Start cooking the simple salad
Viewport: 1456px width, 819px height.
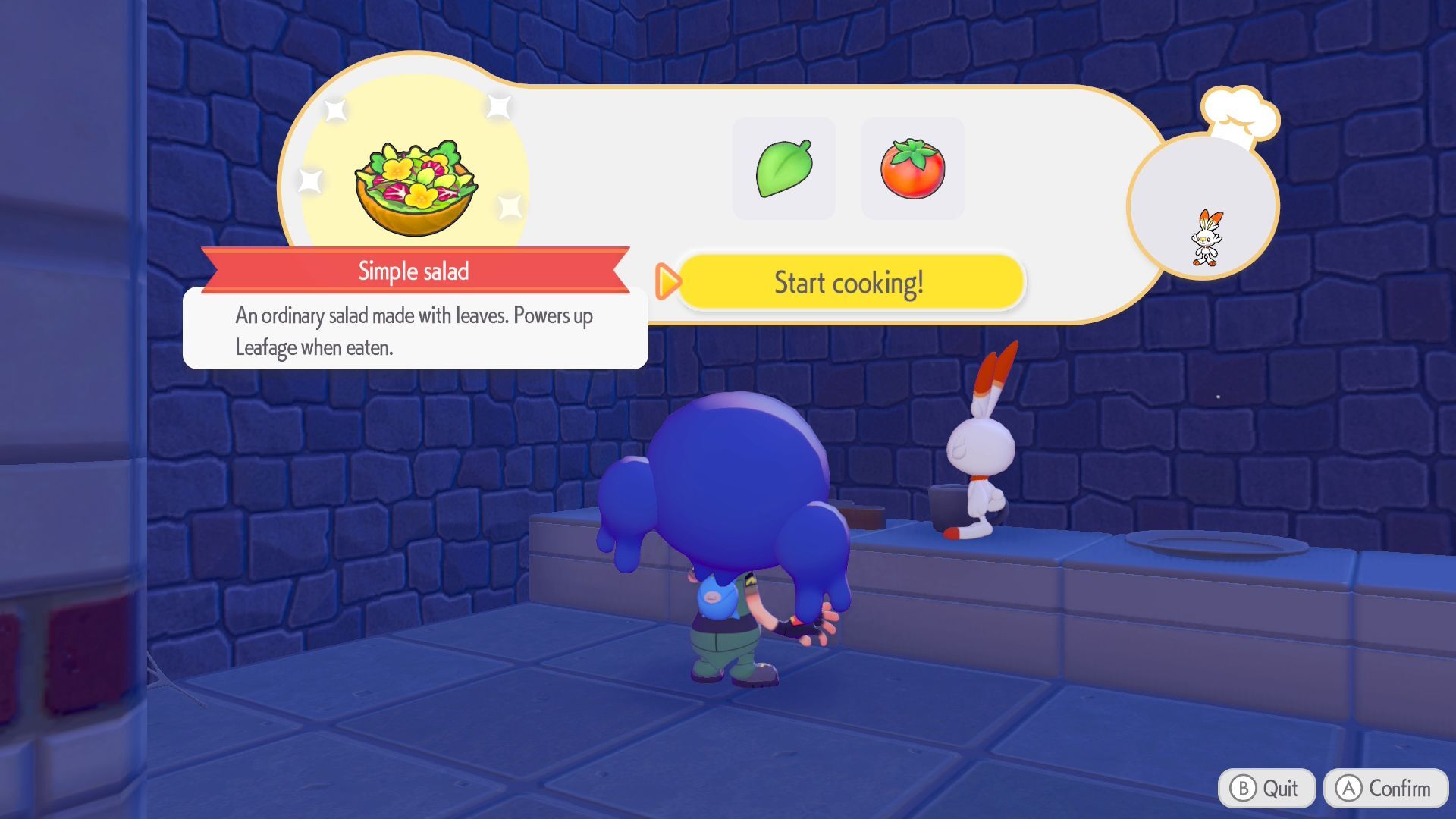point(849,283)
